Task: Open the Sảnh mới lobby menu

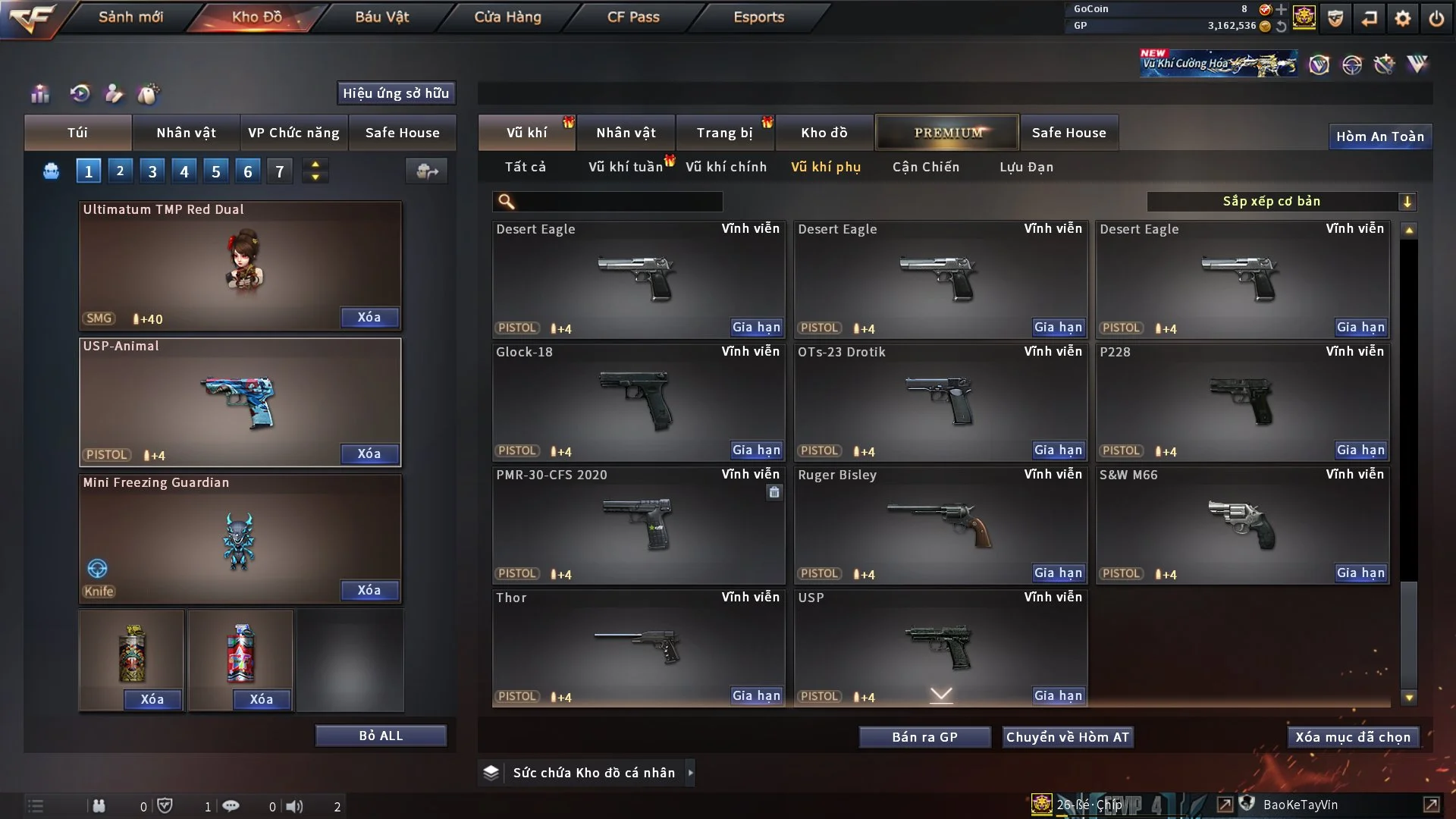Action: [130, 17]
